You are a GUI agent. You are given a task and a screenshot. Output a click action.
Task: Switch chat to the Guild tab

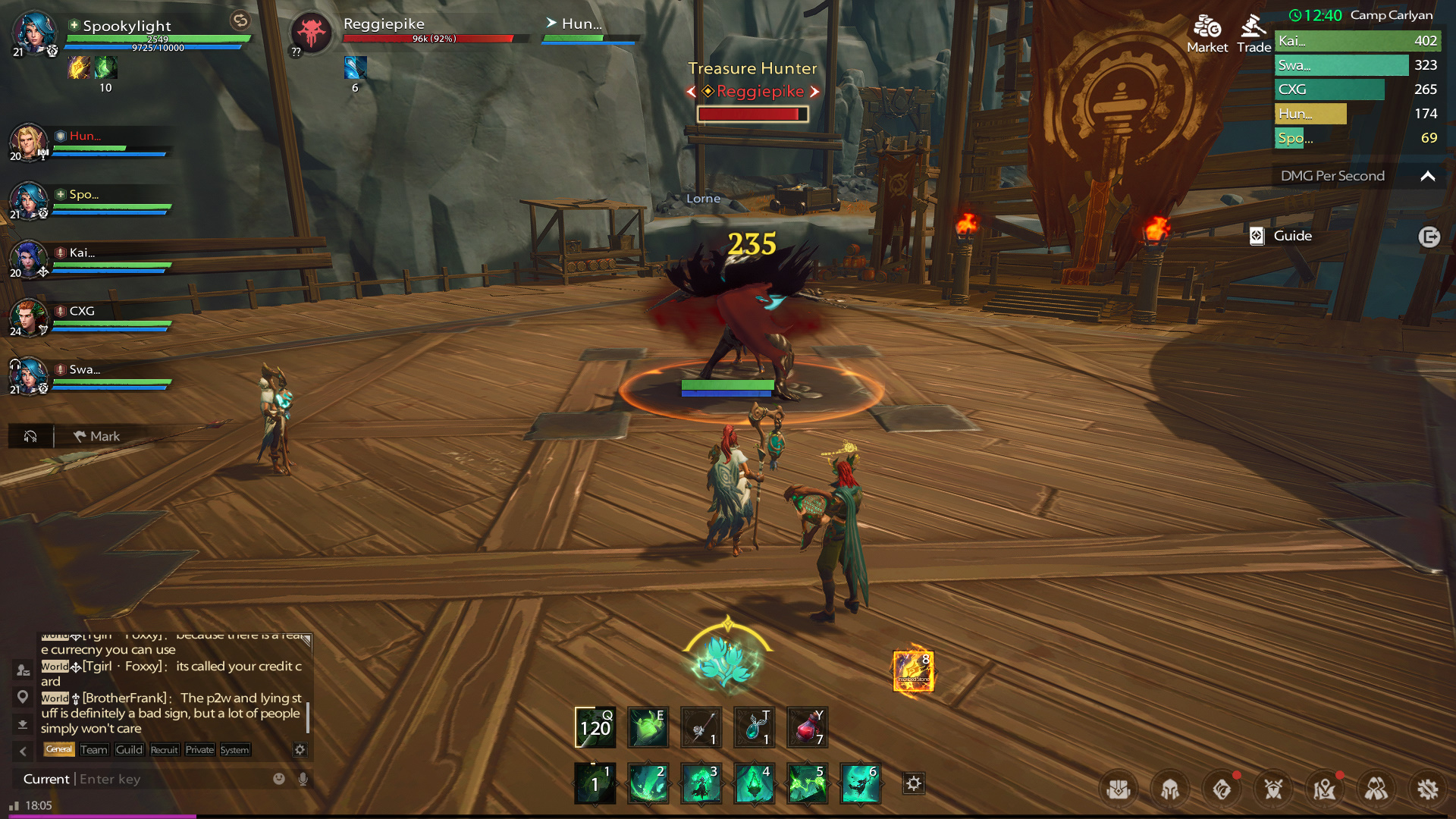click(x=129, y=750)
